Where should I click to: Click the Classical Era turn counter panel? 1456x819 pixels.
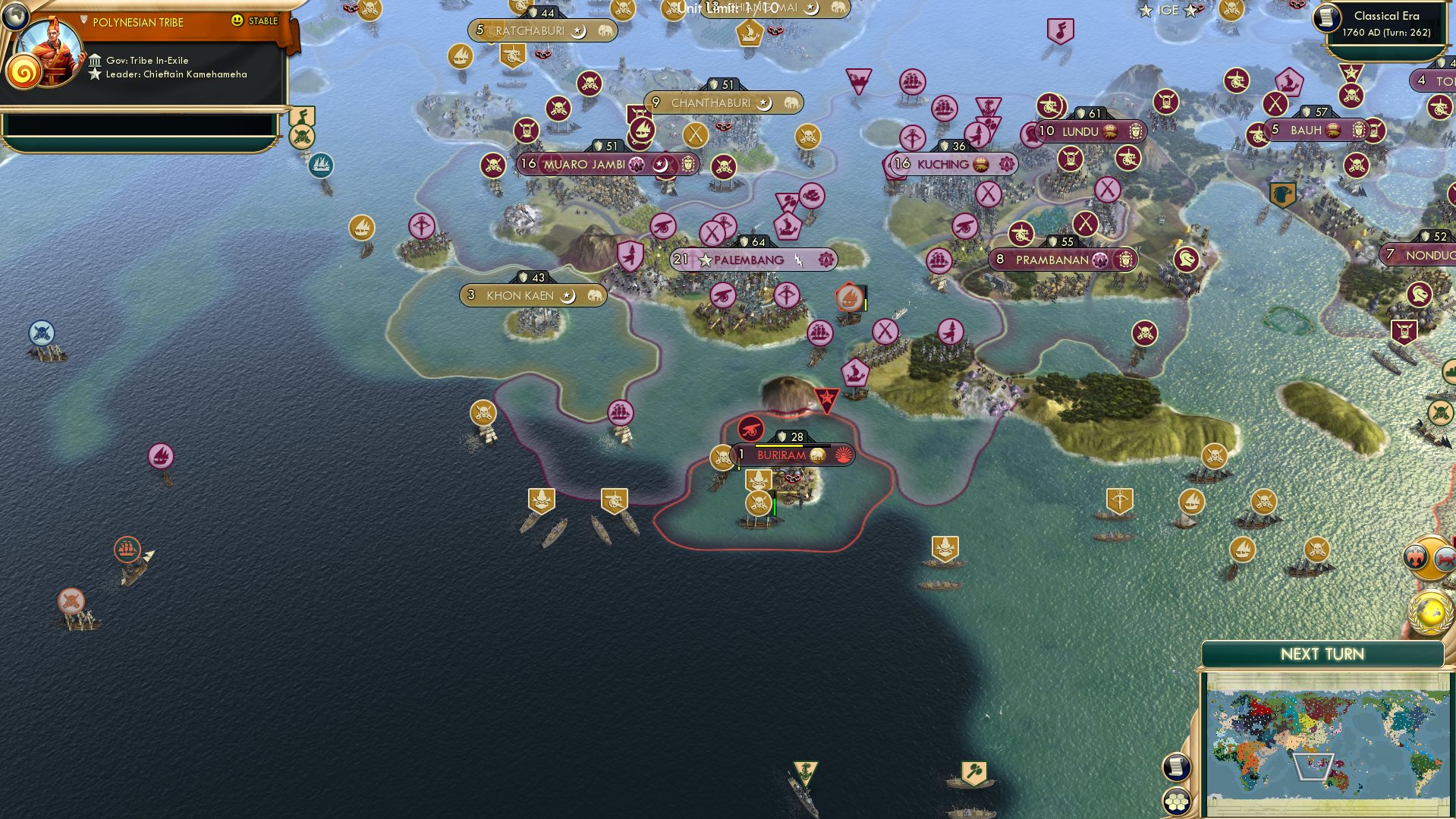point(1387,24)
